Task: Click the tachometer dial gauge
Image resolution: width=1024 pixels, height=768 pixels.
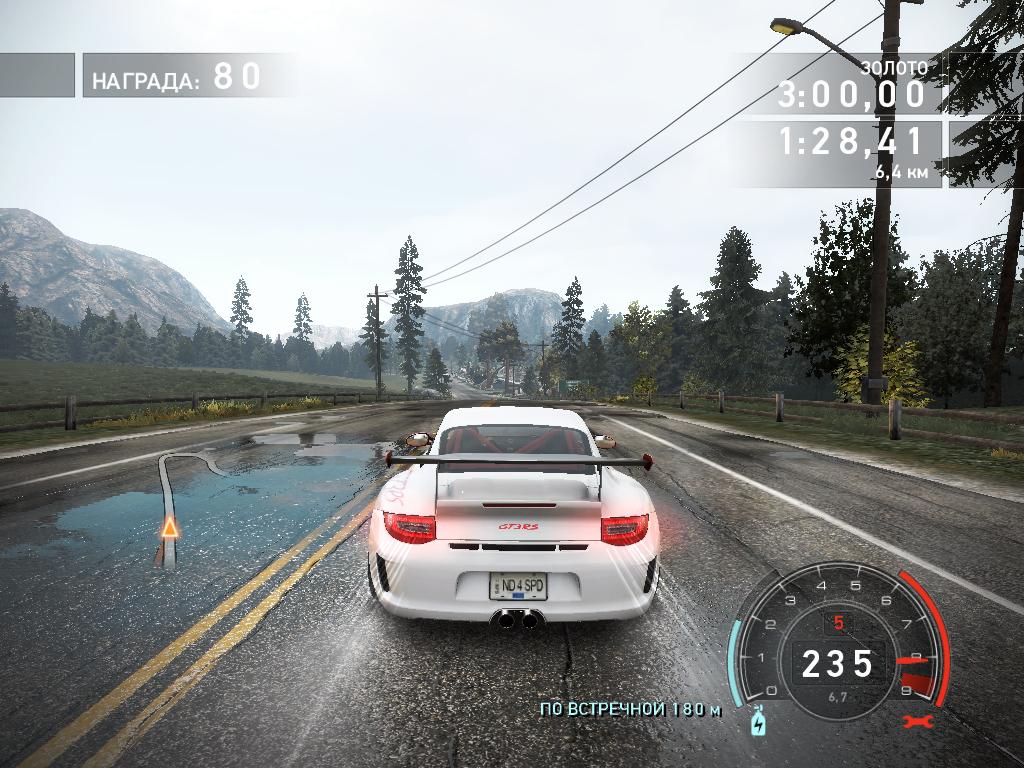Action: pyautogui.click(x=838, y=640)
